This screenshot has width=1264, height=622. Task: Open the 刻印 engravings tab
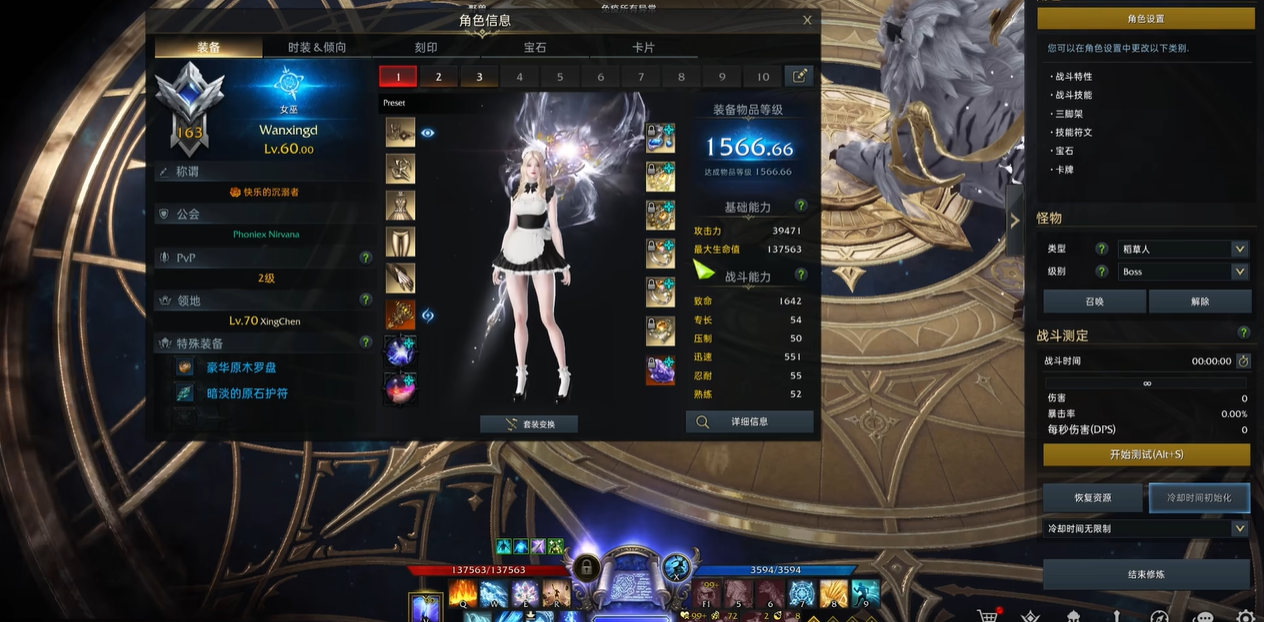426,47
